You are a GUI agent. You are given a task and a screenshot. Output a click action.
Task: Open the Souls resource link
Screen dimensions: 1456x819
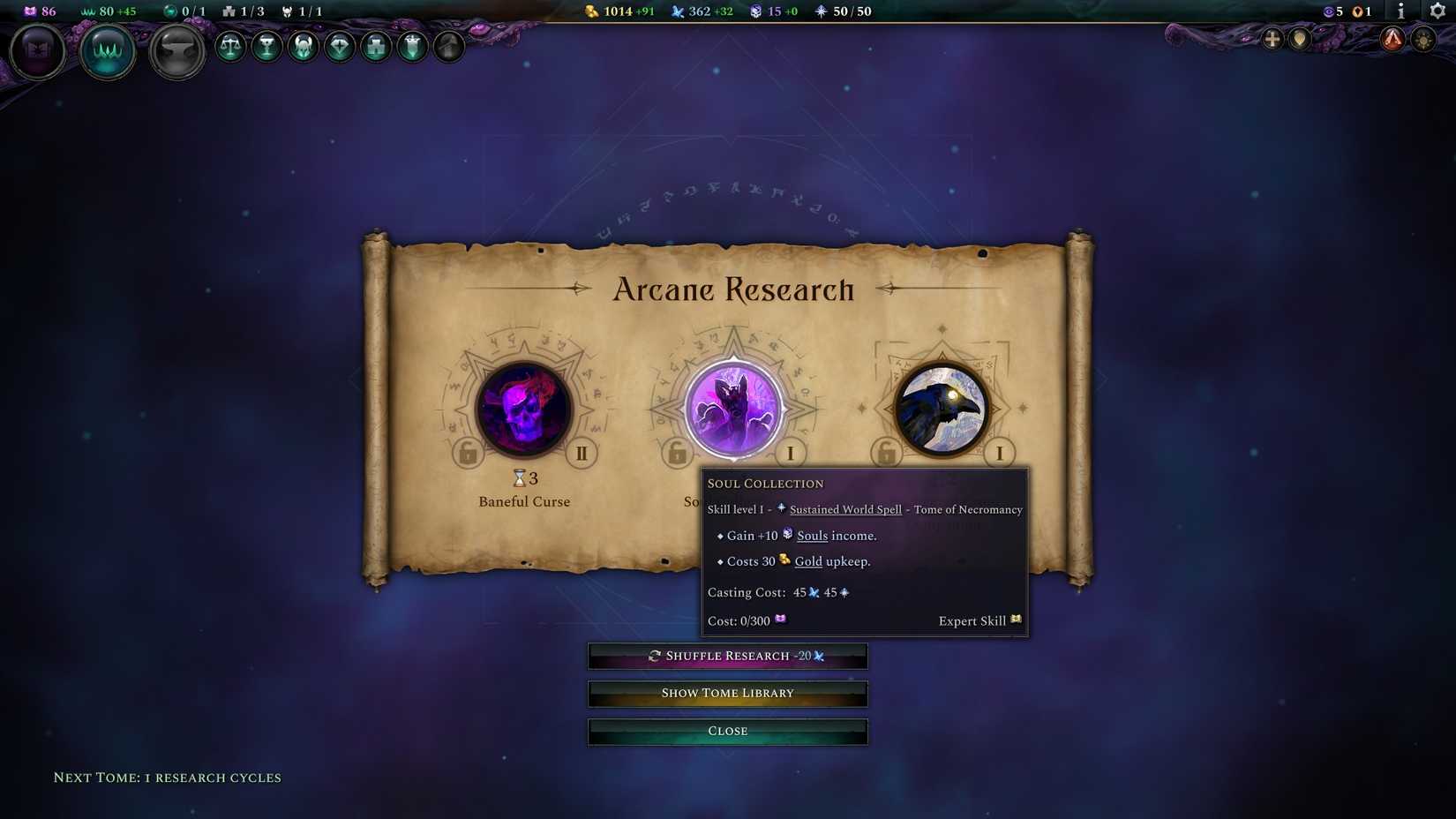tap(812, 536)
